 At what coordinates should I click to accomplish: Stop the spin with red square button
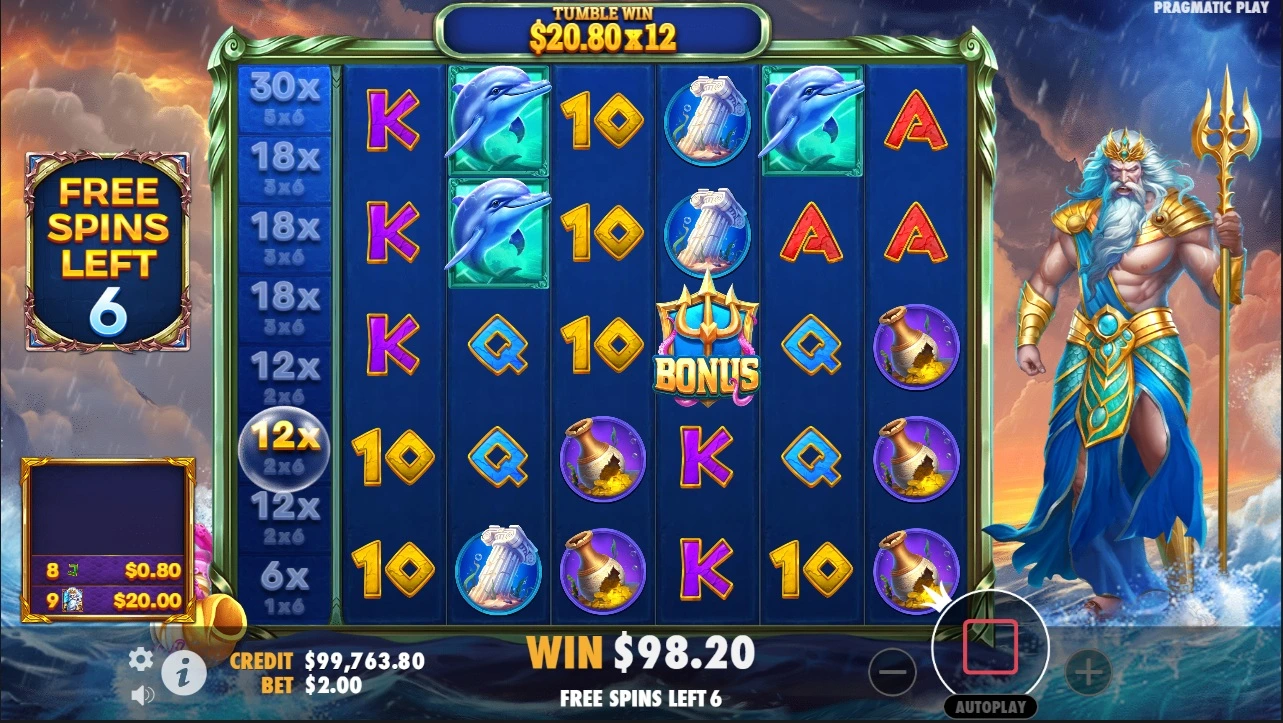[x=990, y=647]
